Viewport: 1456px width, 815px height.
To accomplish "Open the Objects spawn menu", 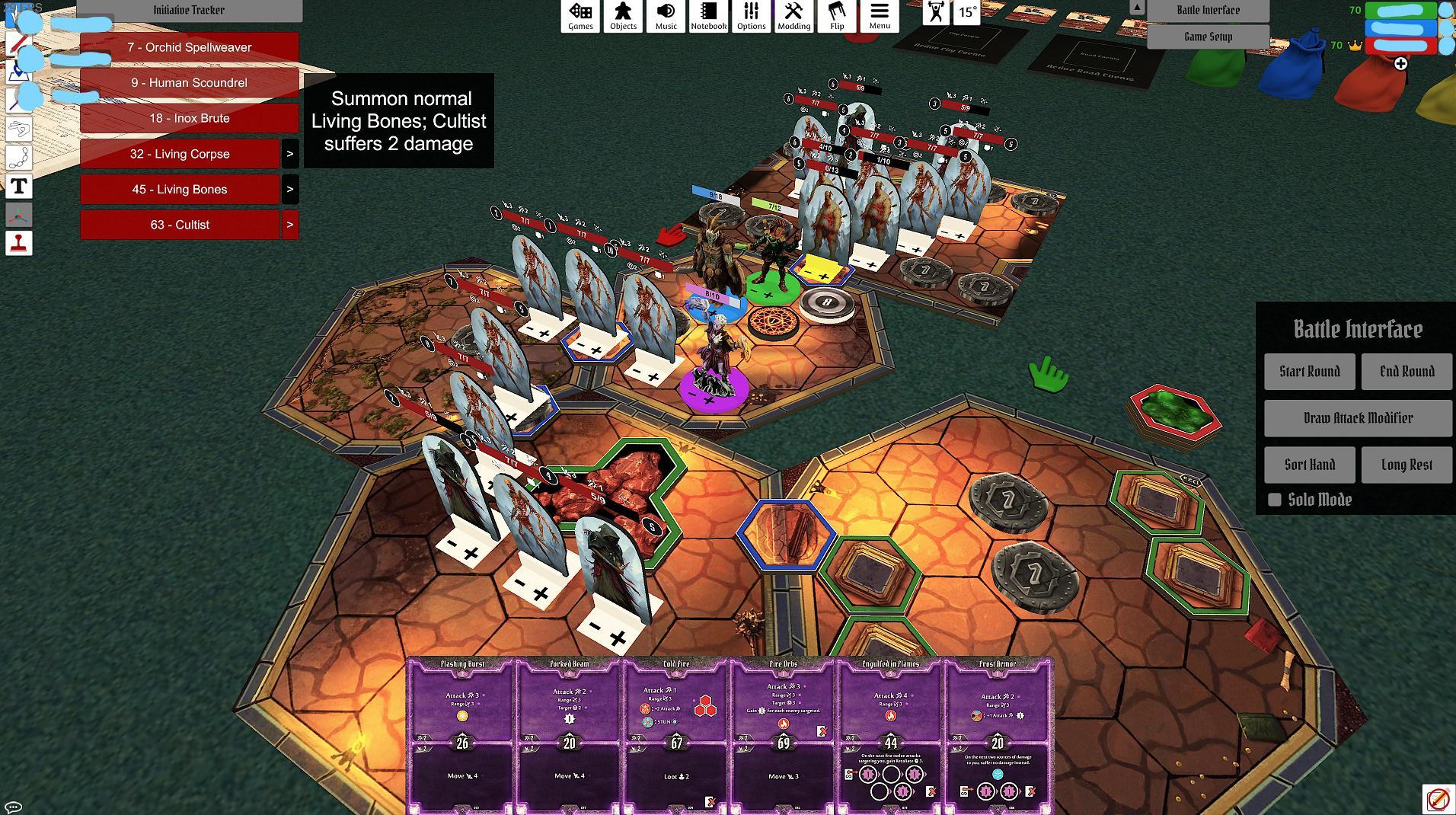I will pos(623,17).
